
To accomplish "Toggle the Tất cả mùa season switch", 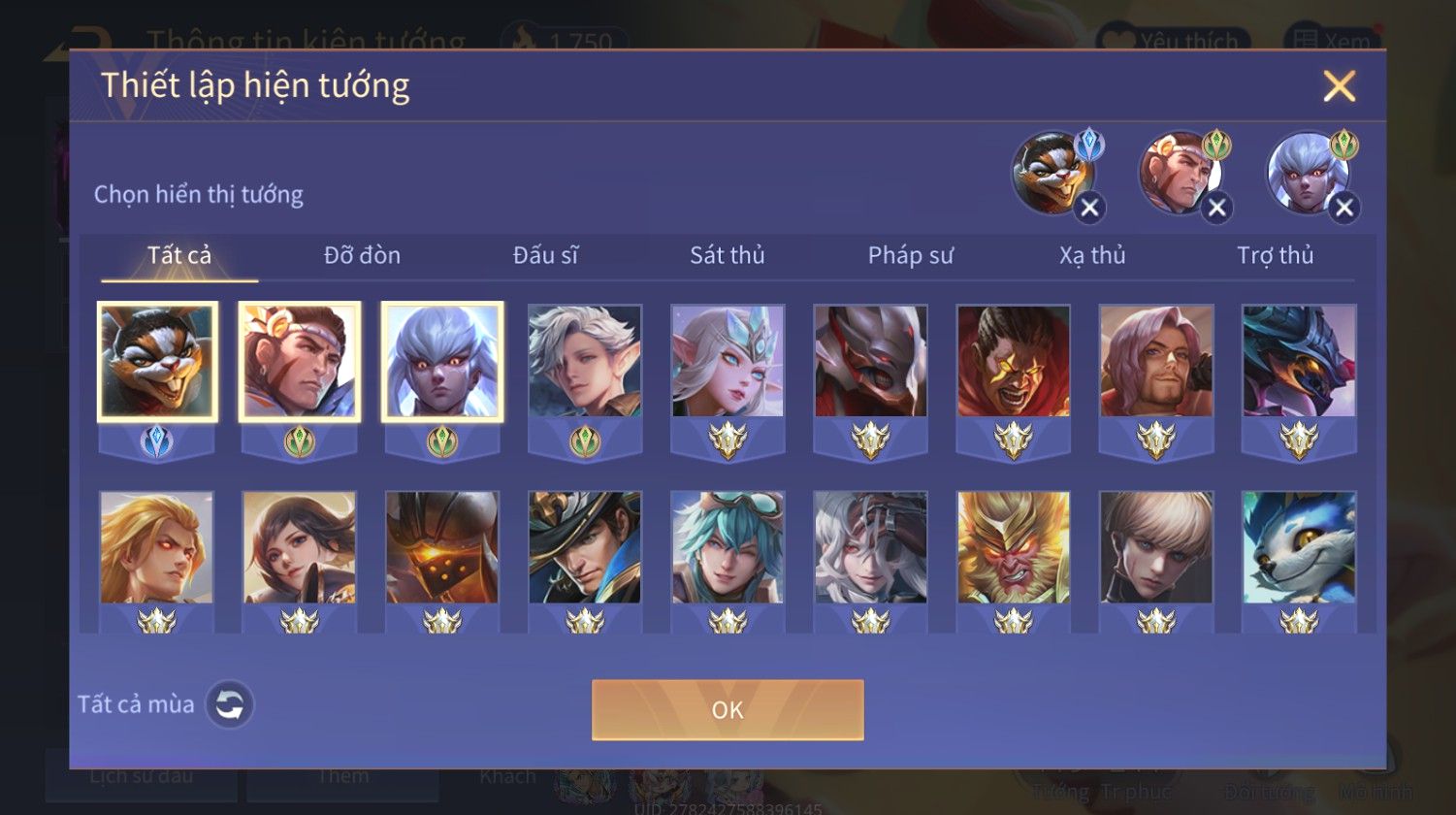I will pyautogui.click(x=230, y=704).
